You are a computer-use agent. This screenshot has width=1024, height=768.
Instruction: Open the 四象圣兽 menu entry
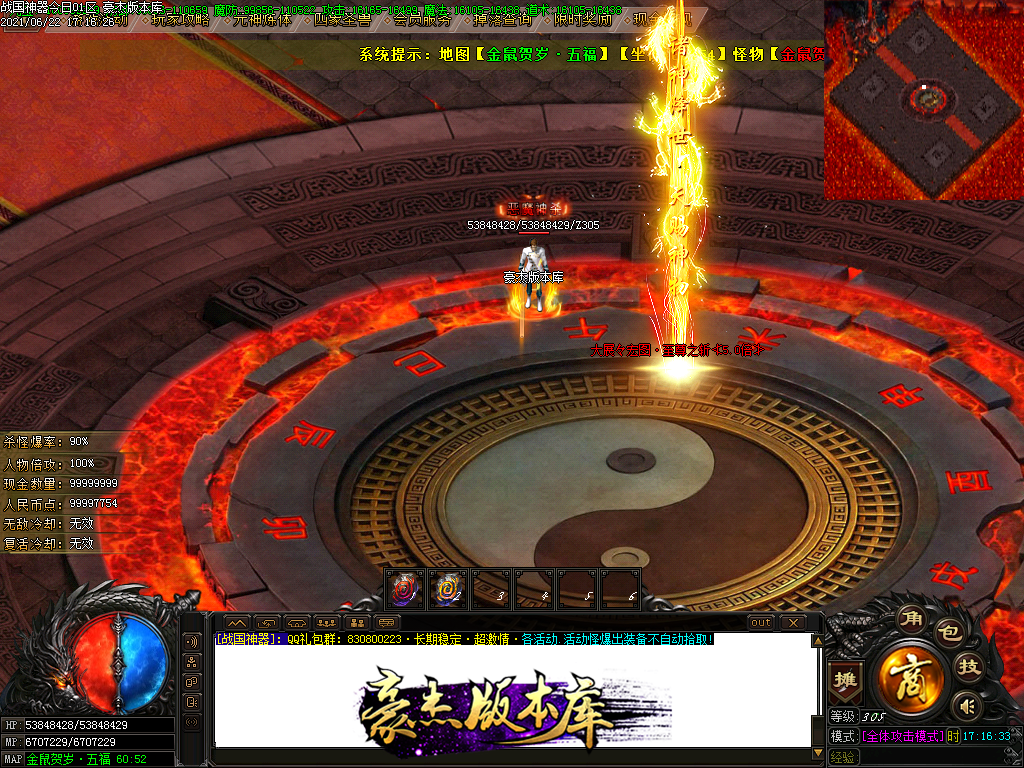pos(342,19)
